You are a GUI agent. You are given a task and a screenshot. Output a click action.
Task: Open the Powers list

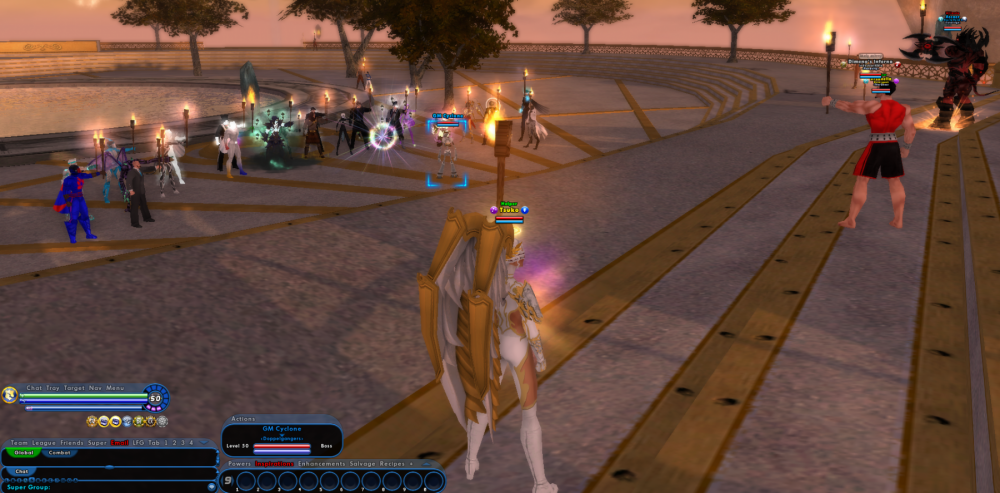240,464
